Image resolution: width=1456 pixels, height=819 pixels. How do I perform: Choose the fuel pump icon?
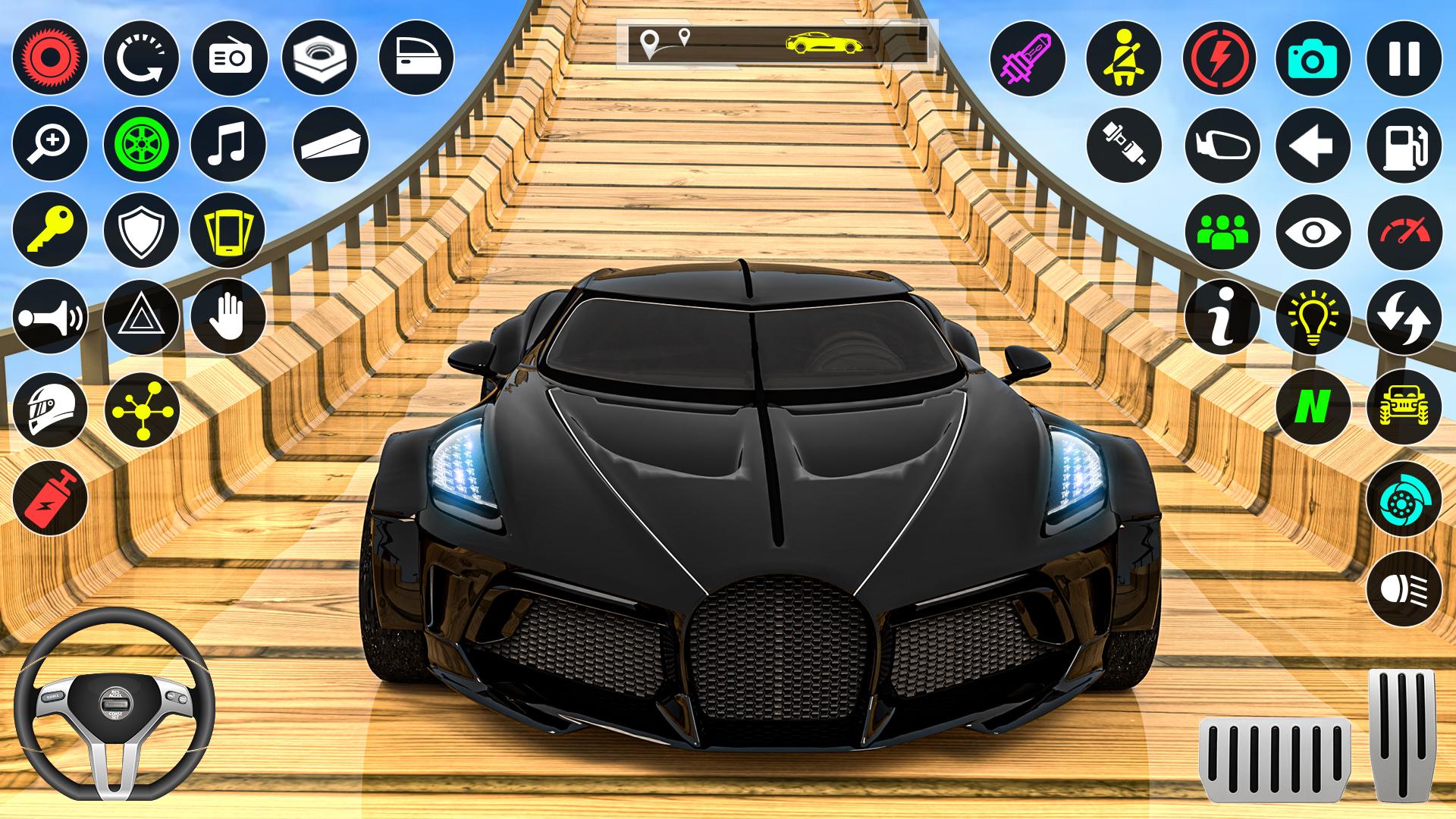[1404, 144]
